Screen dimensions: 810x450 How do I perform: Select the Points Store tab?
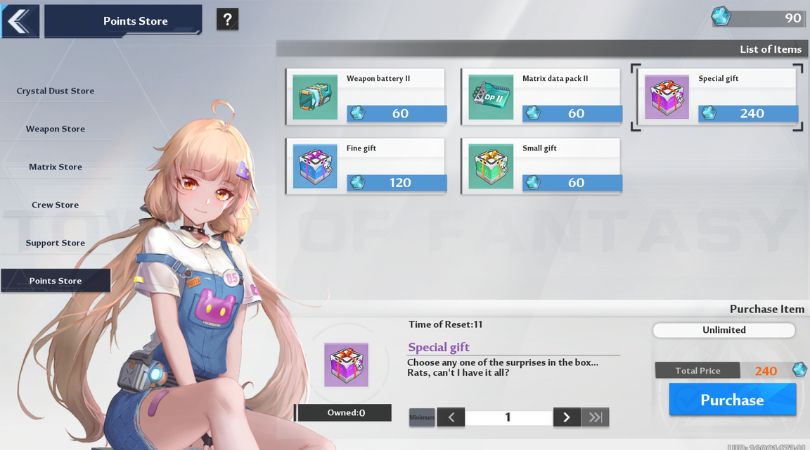[x=55, y=281]
